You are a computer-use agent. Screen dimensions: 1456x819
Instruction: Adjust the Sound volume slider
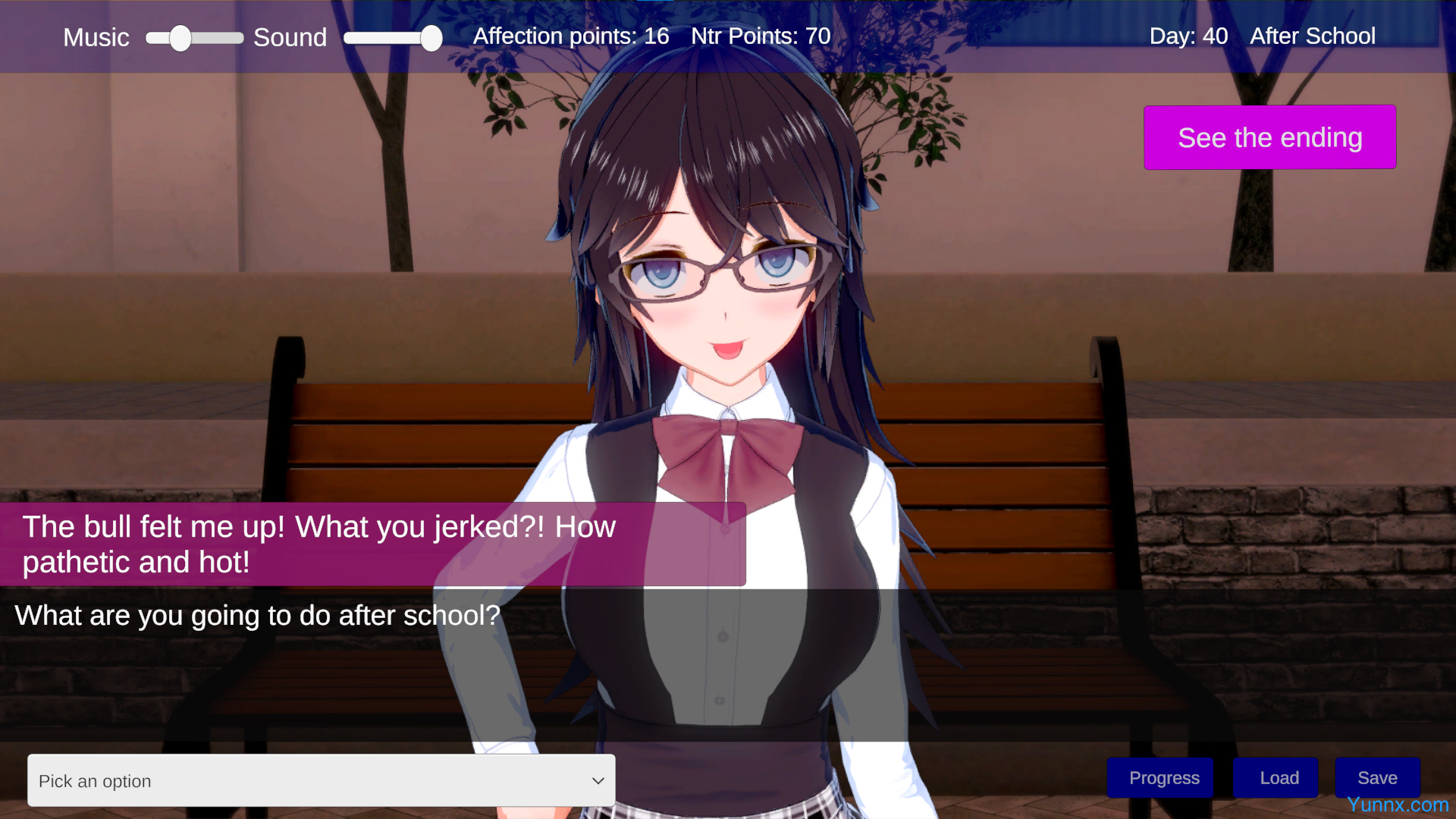pyautogui.click(x=431, y=38)
